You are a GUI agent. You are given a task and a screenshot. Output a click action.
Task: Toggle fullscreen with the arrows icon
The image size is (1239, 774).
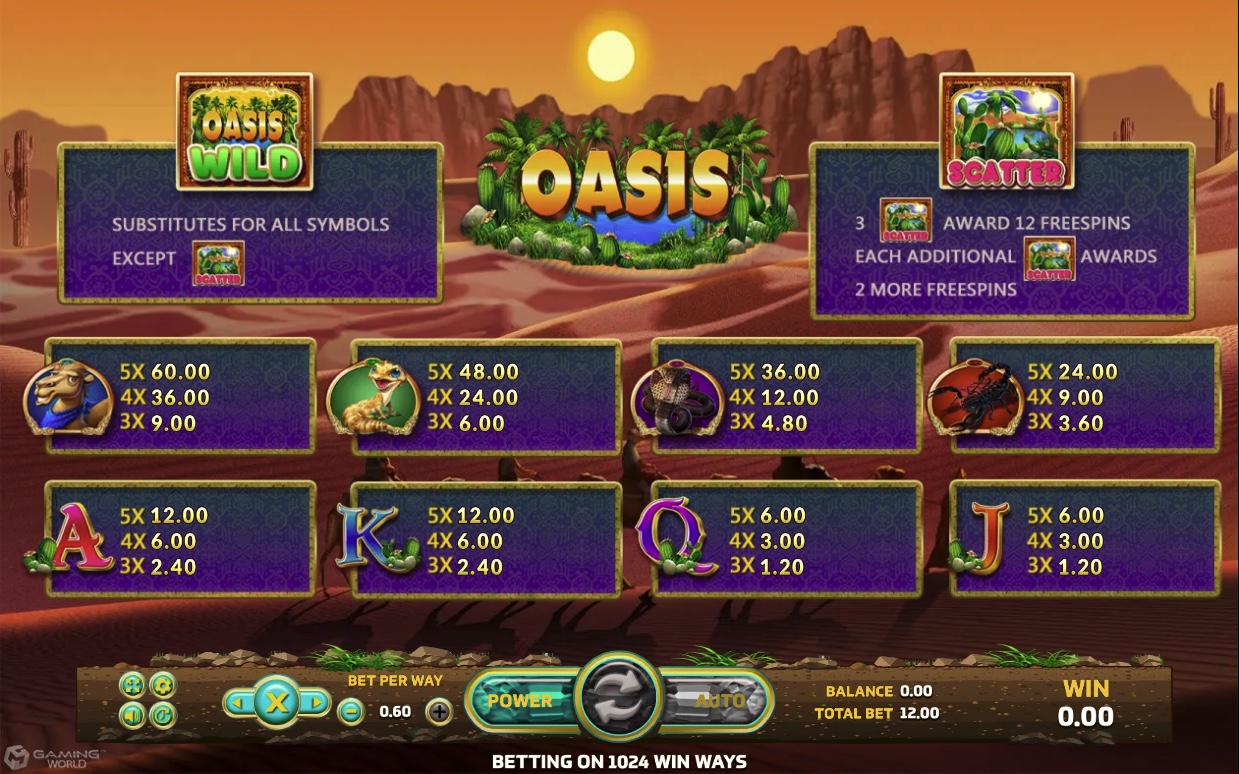click(132, 685)
